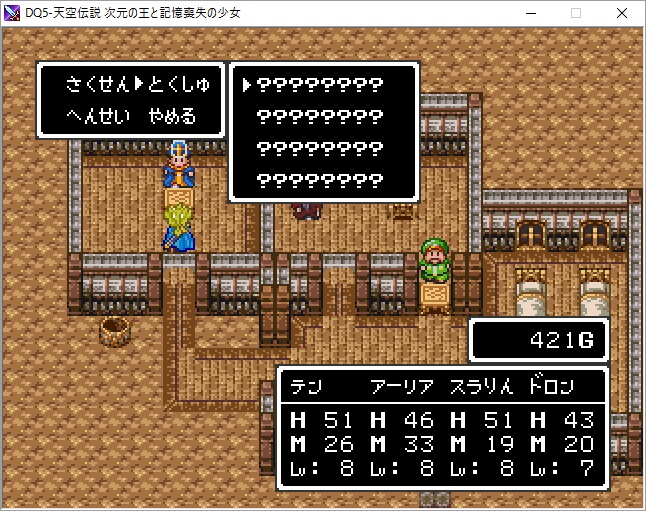646x511 pixels.
Task: Minimize the game window
Action: [x=530, y=14]
